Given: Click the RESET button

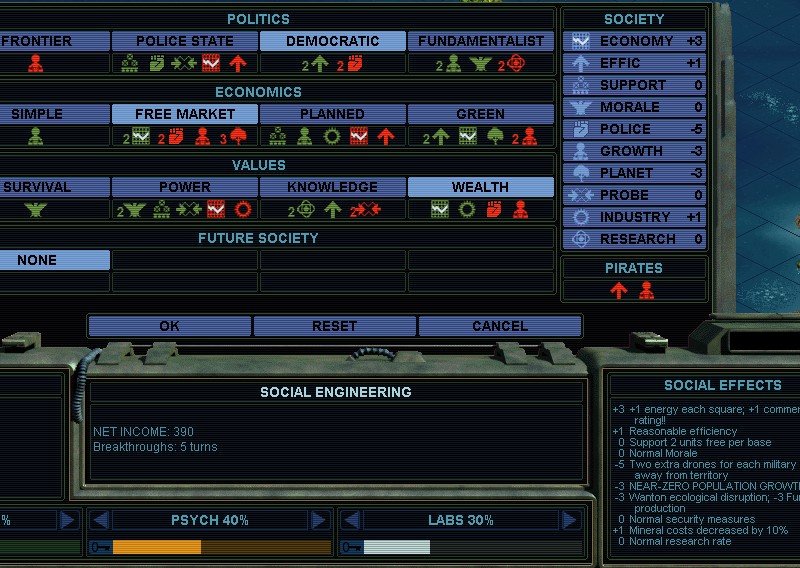Looking at the screenshot, I should pos(334,326).
